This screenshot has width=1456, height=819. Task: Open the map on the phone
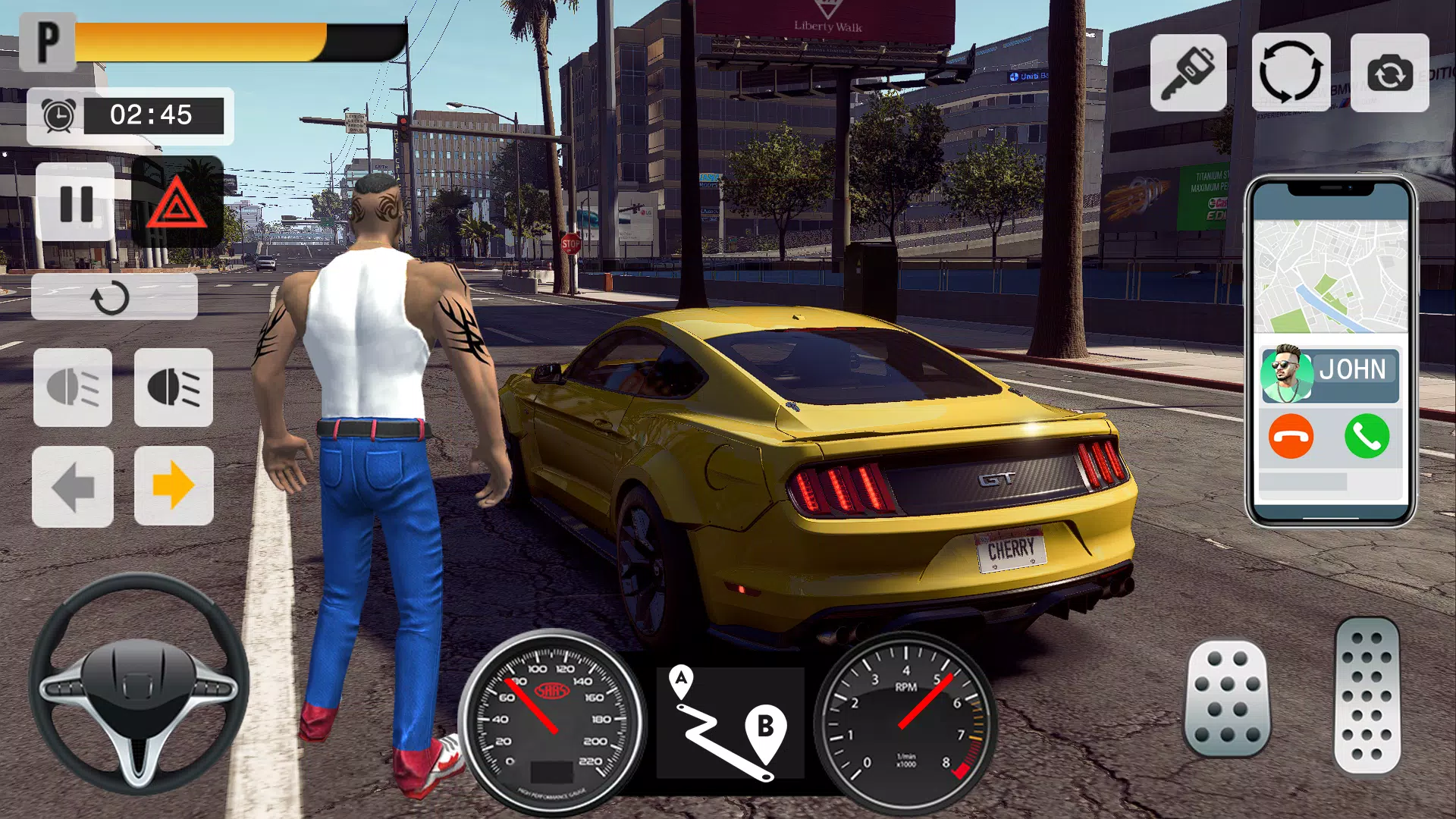[1330, 277]
